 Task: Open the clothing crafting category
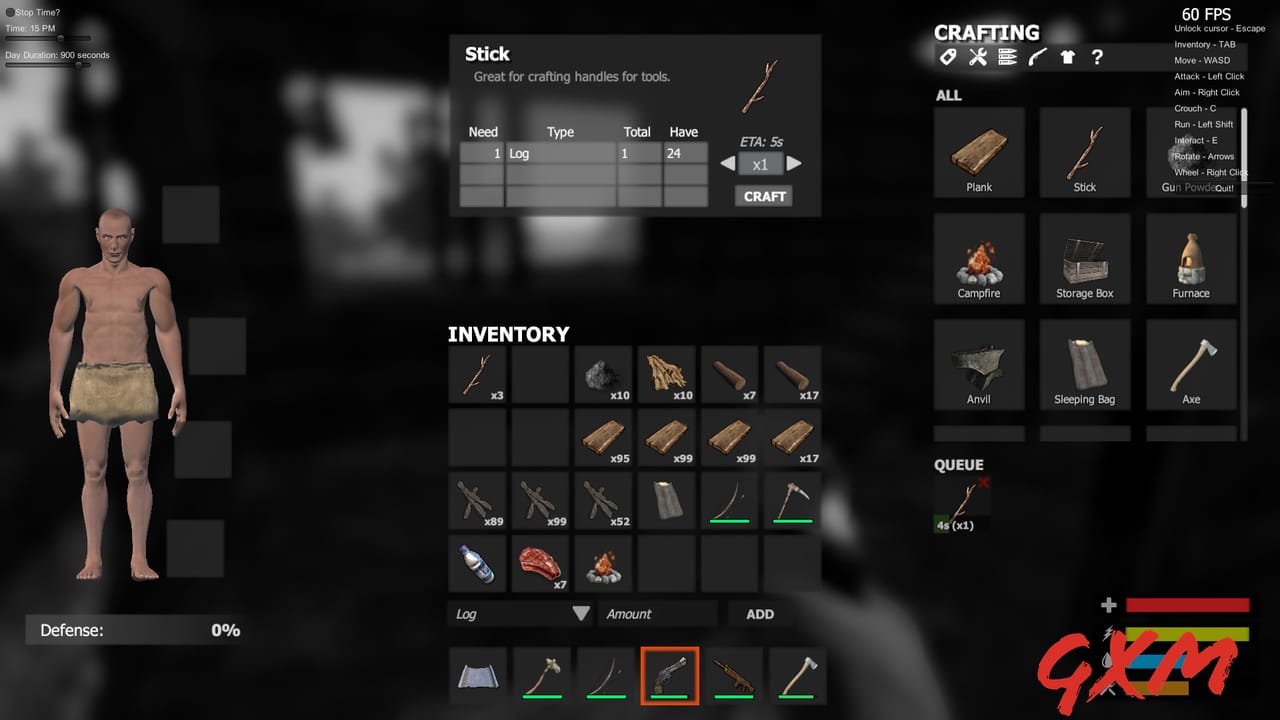tap(1067, 57)
